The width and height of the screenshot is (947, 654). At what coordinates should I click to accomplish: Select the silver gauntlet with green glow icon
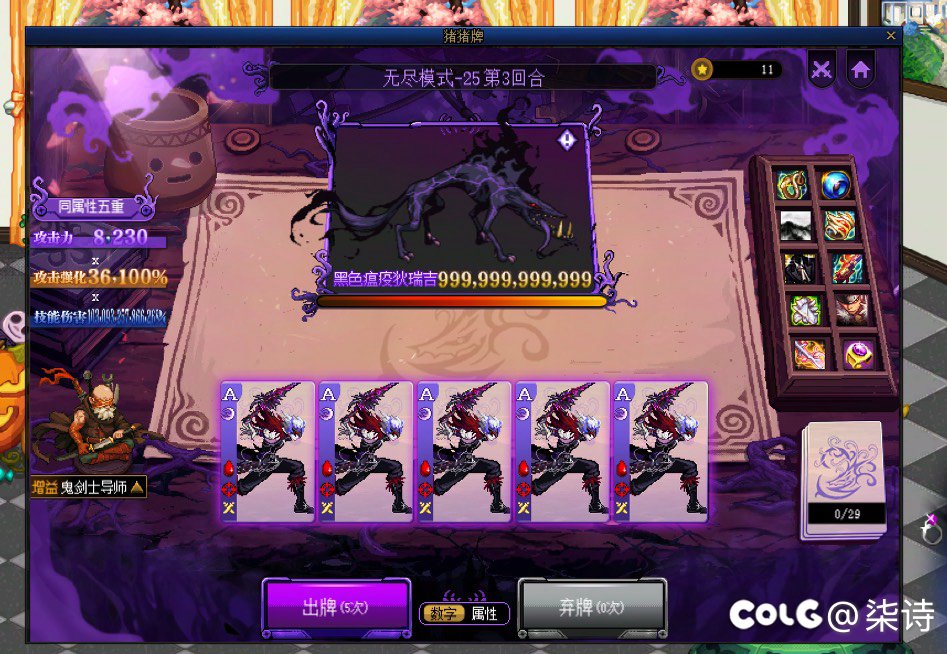coord(805,310)
